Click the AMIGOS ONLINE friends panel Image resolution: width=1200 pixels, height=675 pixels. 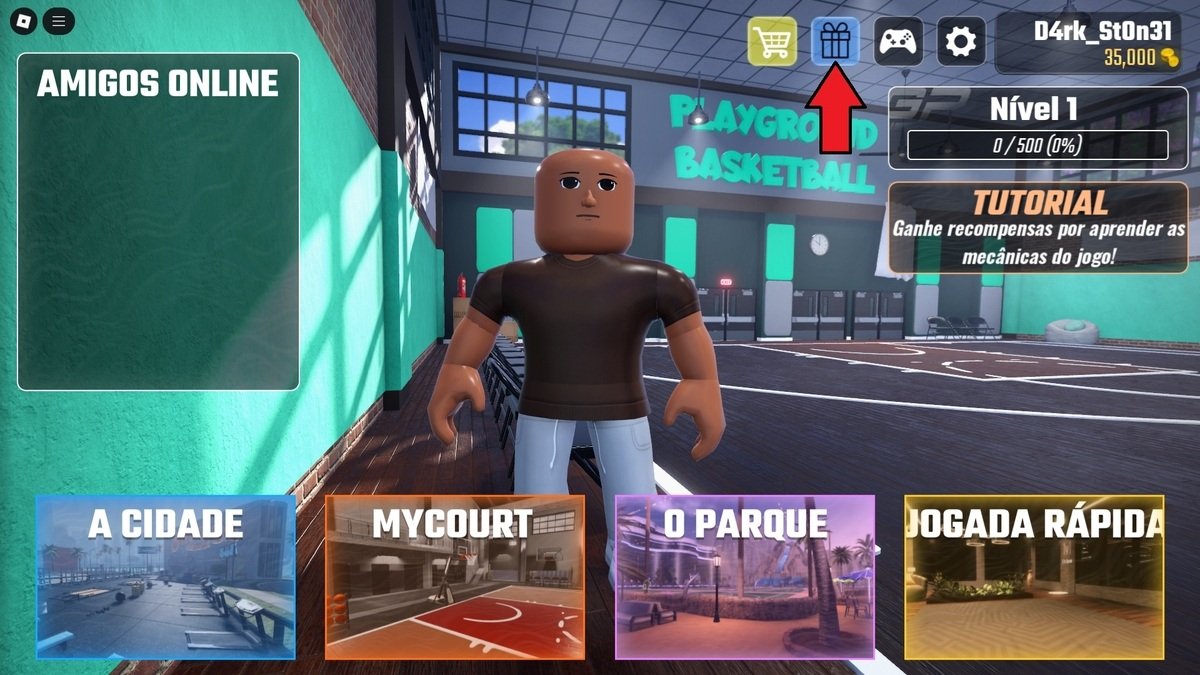[x=158, y=221]
